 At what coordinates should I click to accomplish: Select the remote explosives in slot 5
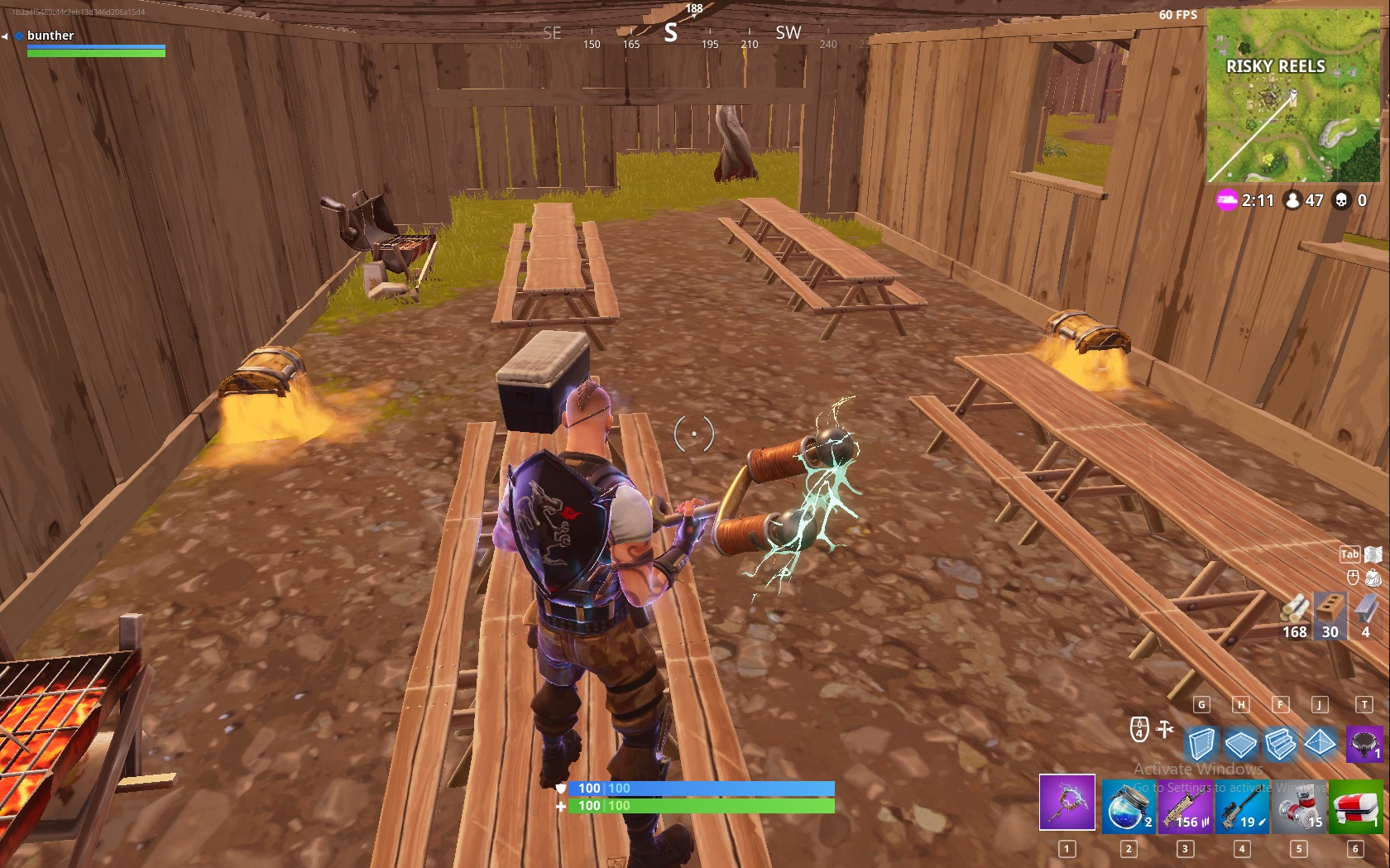click(1299, 806)
